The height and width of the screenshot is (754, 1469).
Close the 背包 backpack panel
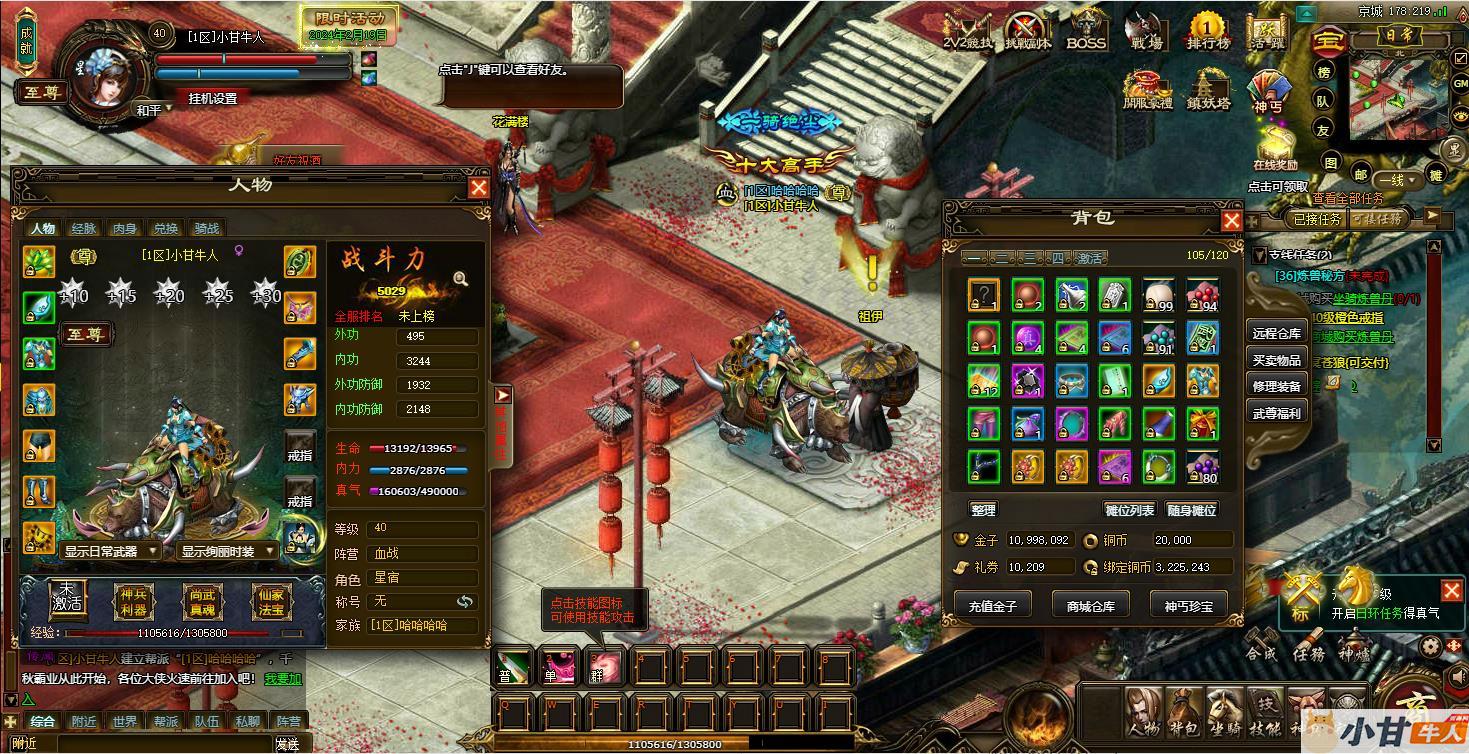coord(1232,220)
